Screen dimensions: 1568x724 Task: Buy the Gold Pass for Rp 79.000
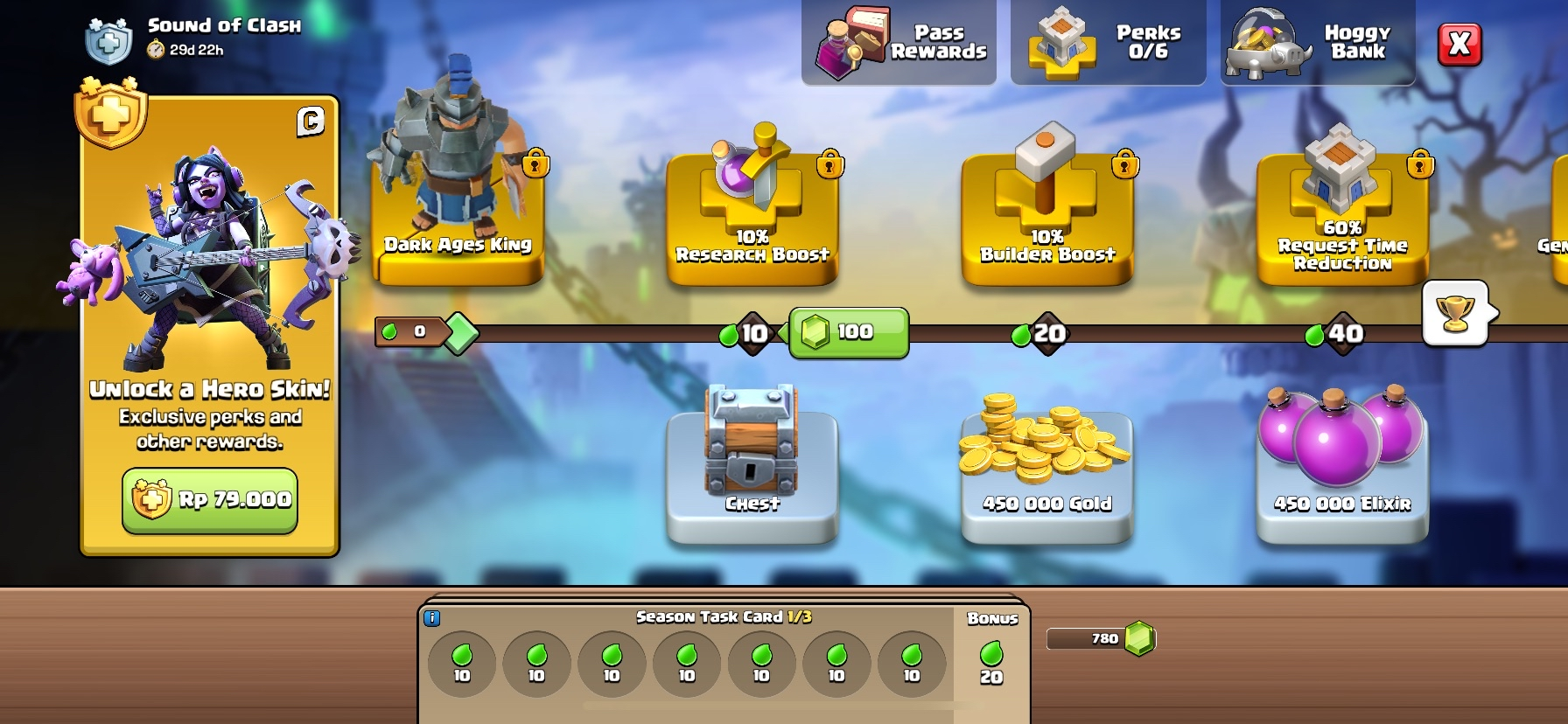point(210,500)
